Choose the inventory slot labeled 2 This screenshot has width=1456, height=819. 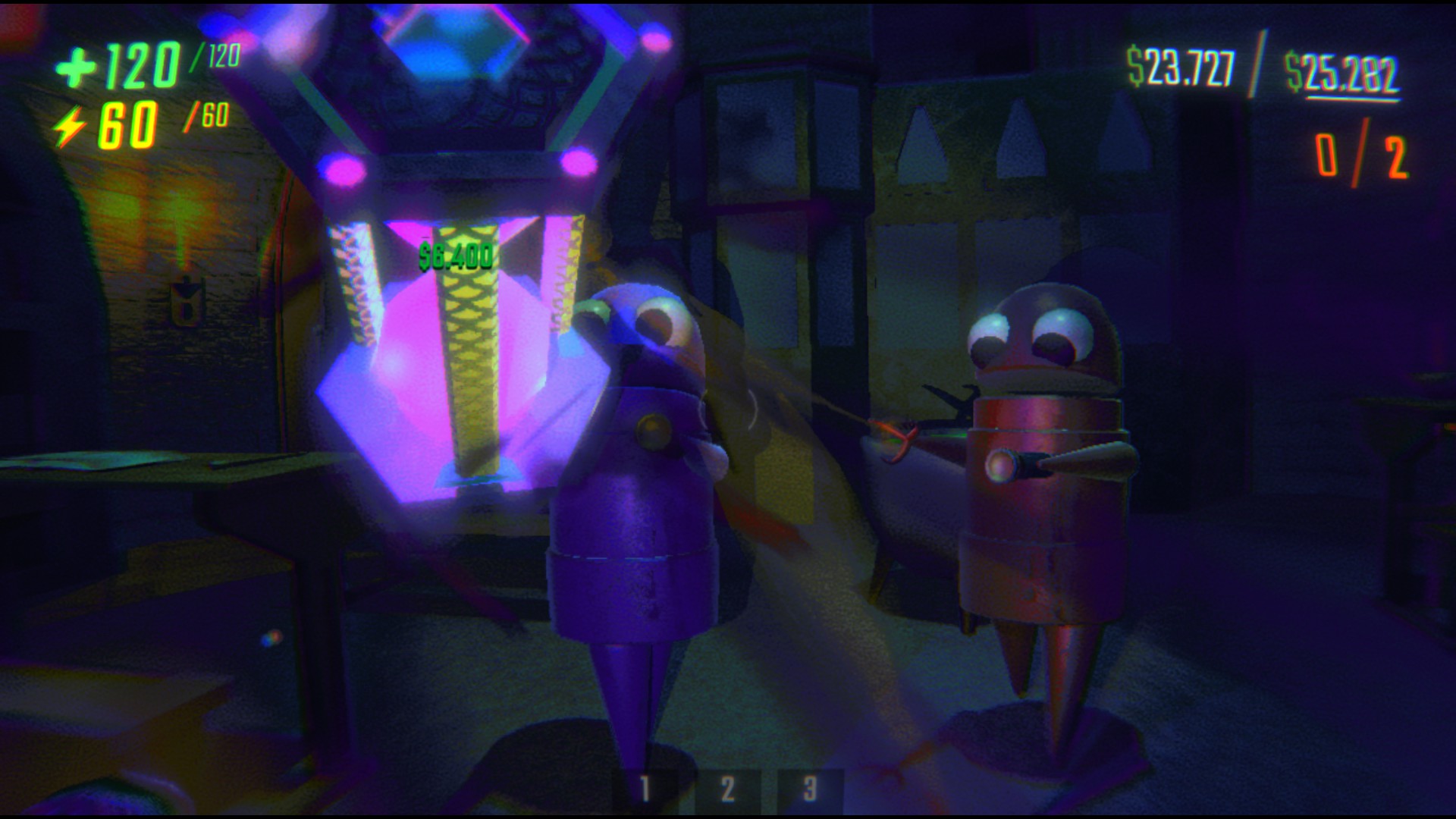coord(727,790)
